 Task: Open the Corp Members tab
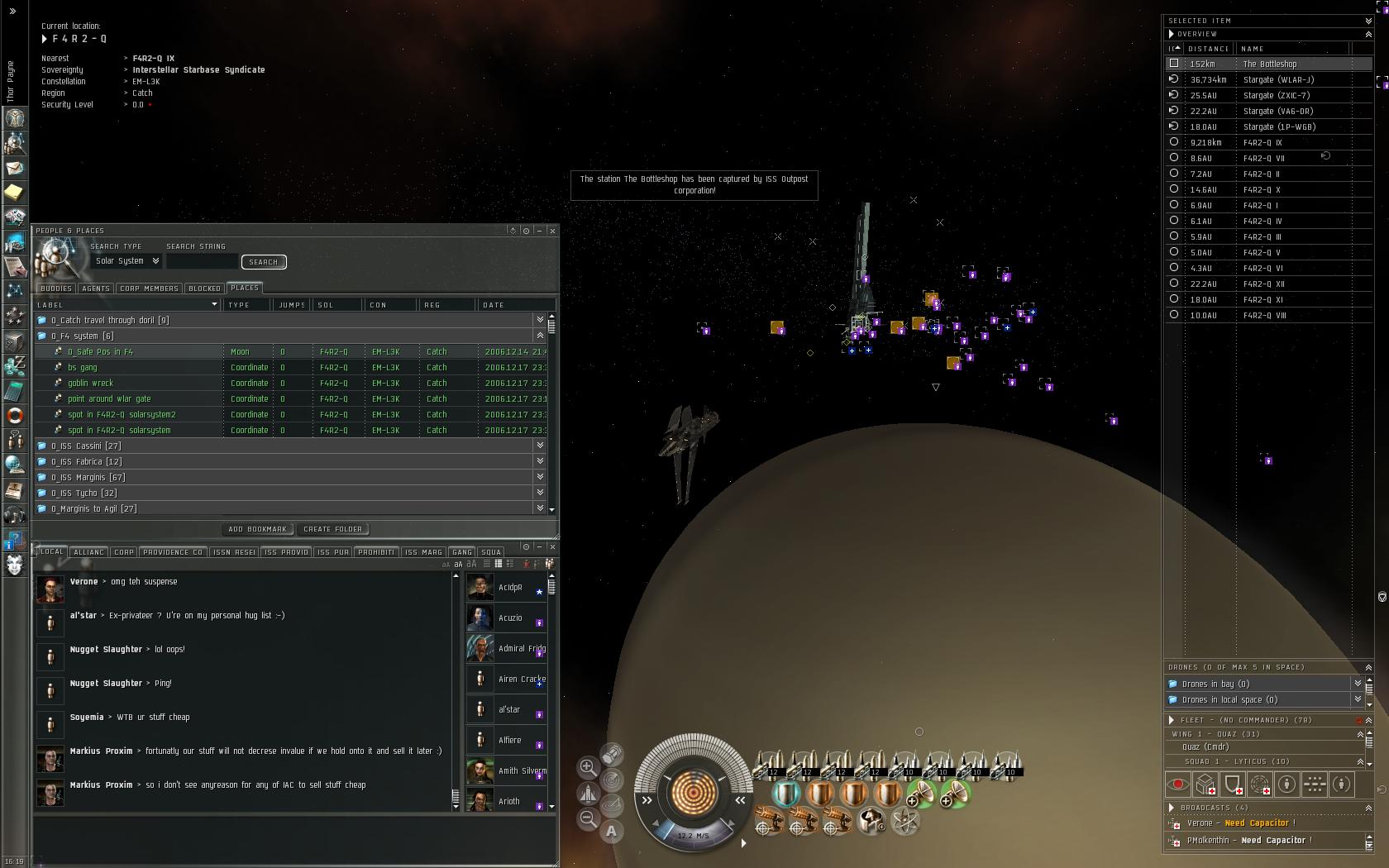(149, 289)
